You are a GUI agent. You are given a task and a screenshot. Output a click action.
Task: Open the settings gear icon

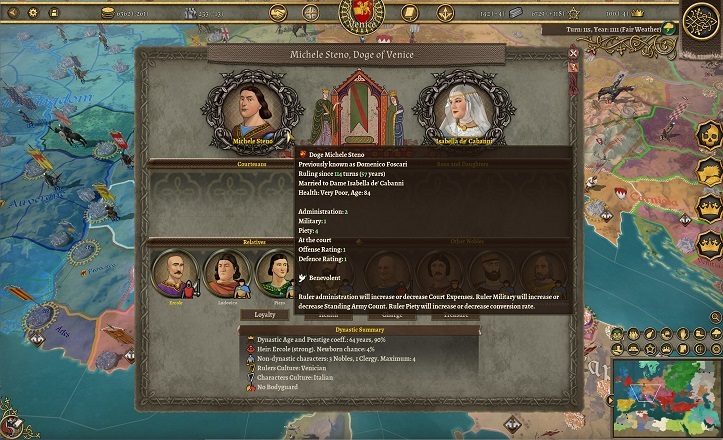pyautogui.click(x=31, y=13)
